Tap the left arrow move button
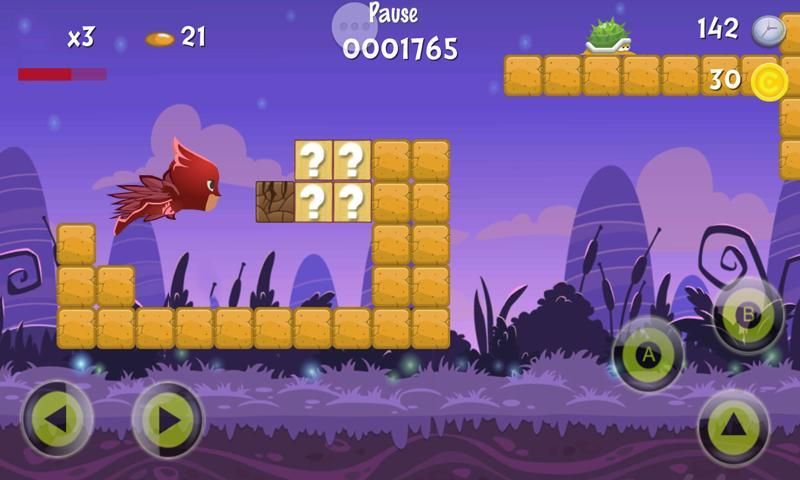 click(x=57, y=420)
